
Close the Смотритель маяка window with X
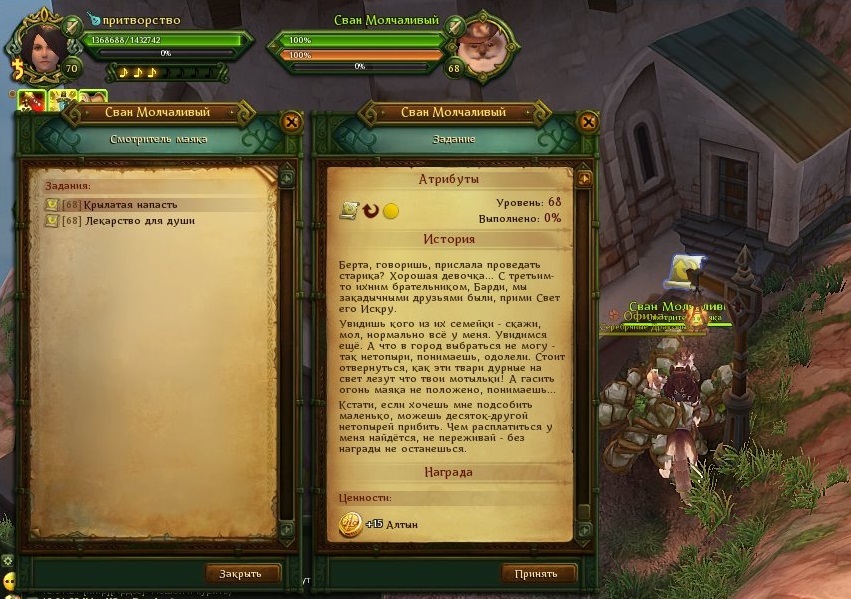tap(292, 122)
